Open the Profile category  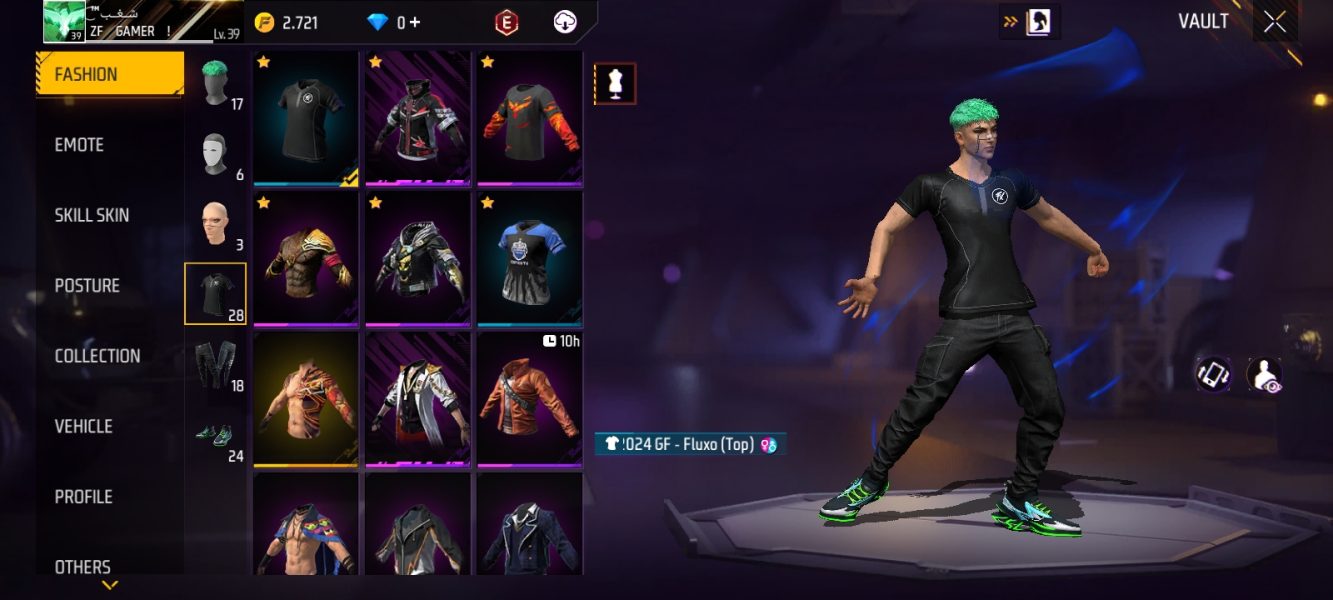coord(83,497)
